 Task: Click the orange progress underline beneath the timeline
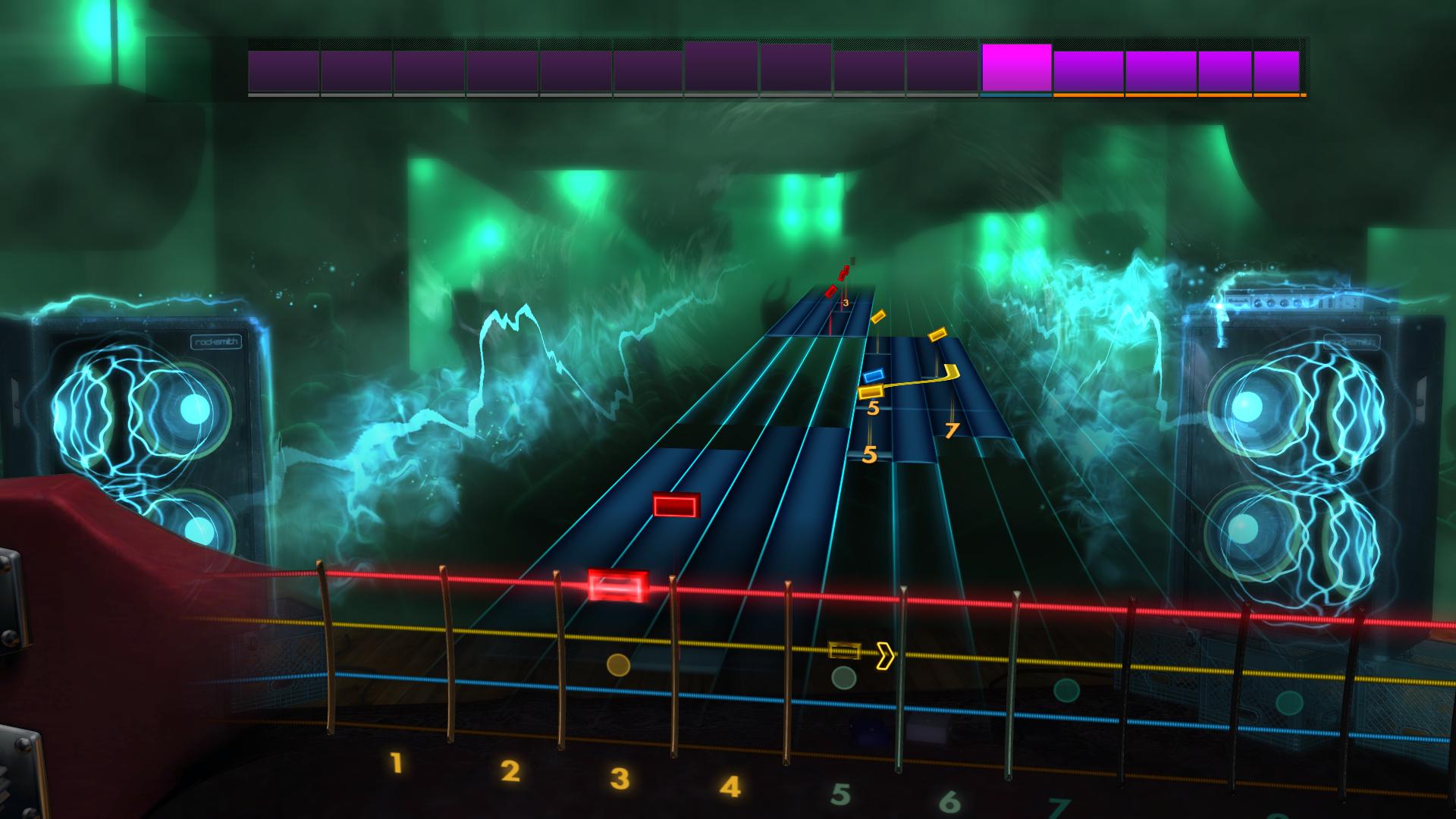tap(1175, 96)
